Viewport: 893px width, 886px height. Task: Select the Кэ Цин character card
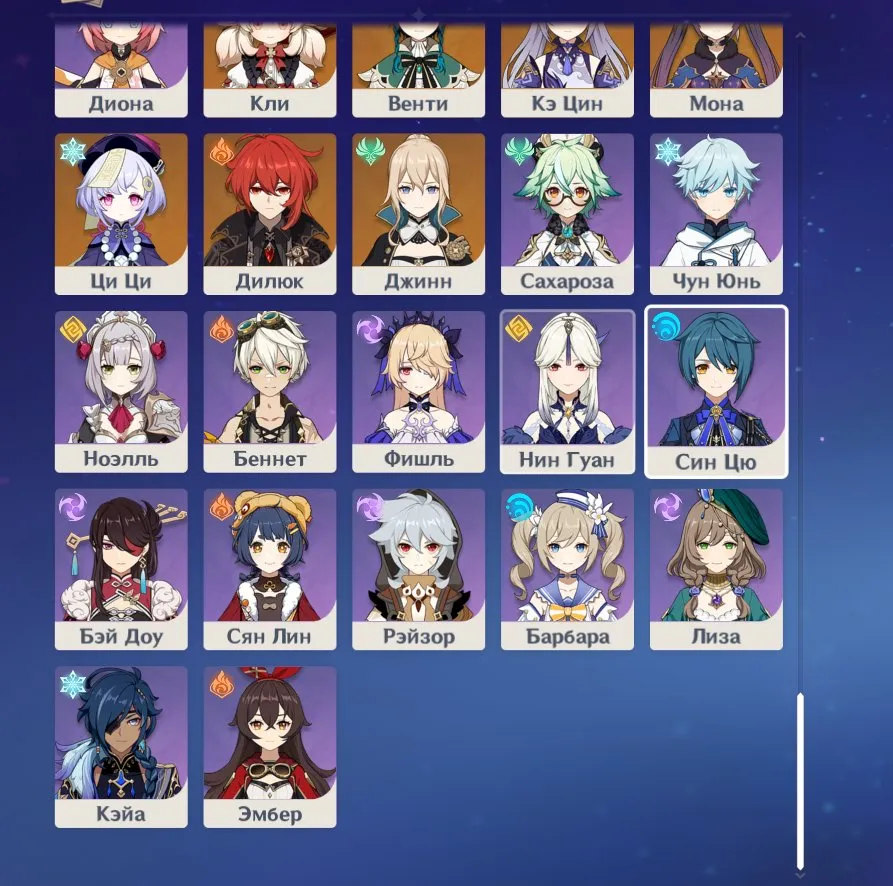[x=567, y=72]
